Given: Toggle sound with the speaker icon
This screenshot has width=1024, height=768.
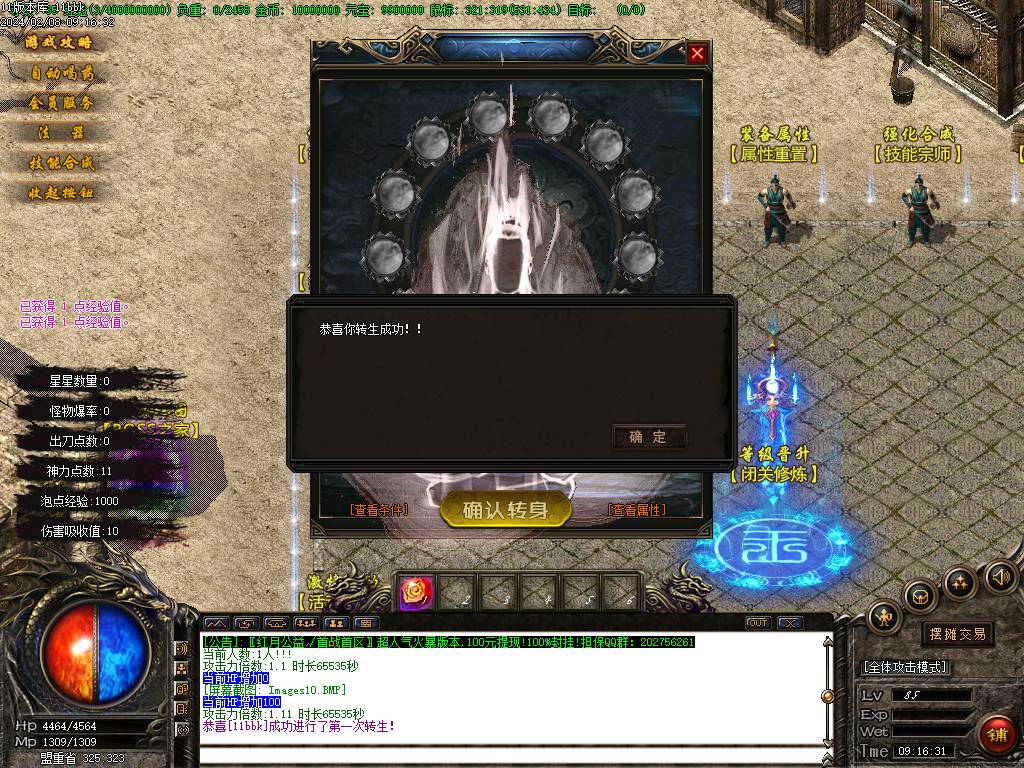Looking at the screenshot, I should 1001,577.
